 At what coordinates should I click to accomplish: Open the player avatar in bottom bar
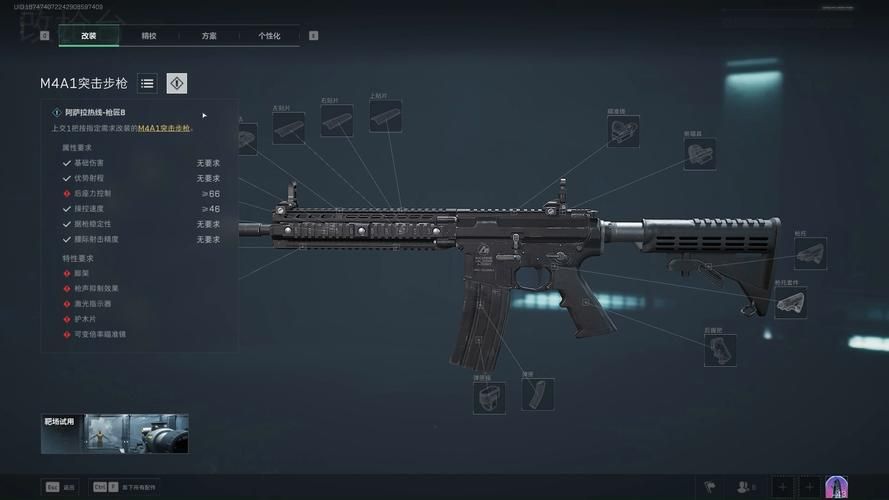(x=836, y=487)
